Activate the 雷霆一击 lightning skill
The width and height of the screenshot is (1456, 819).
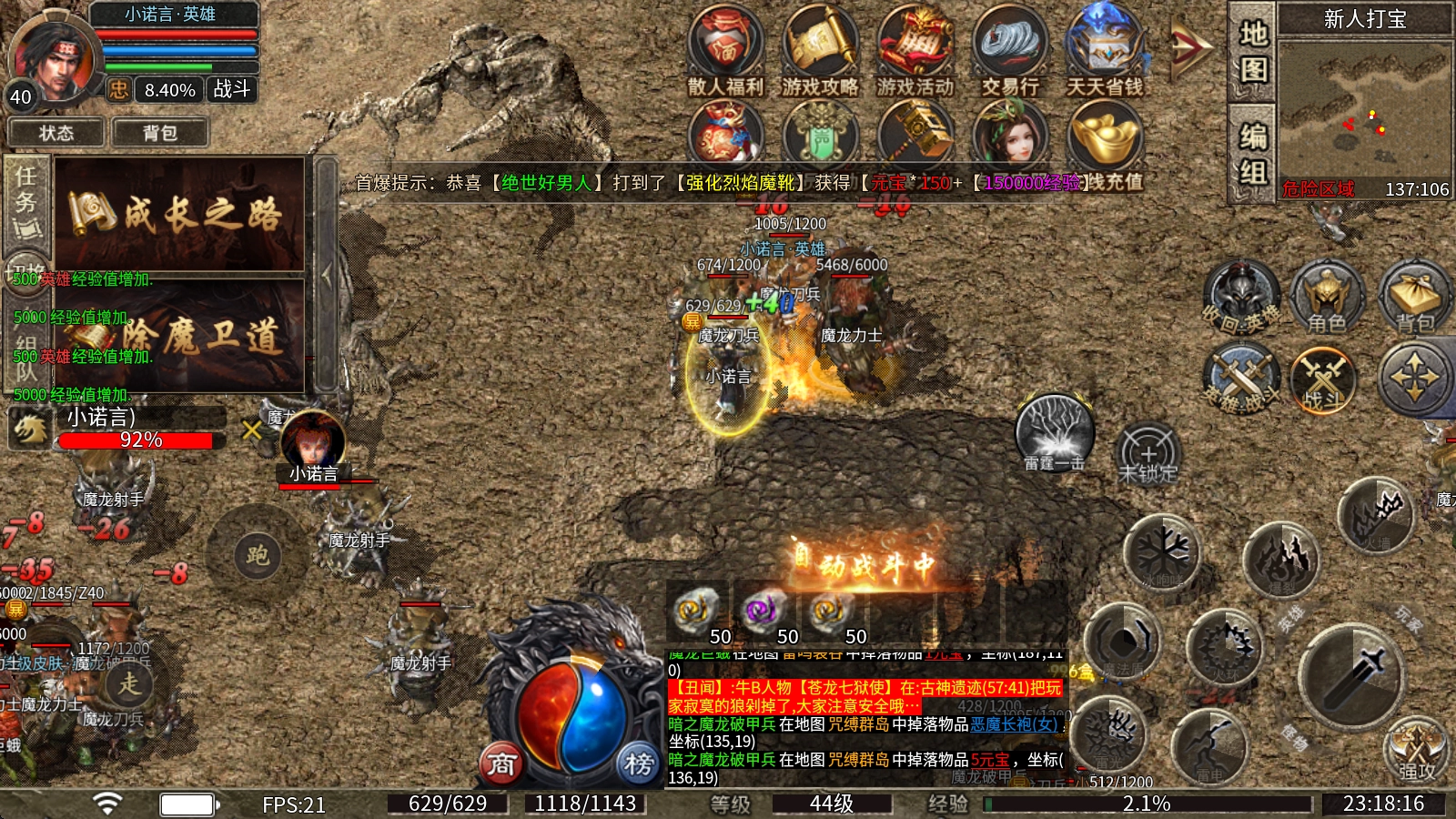pos(1054,432)
